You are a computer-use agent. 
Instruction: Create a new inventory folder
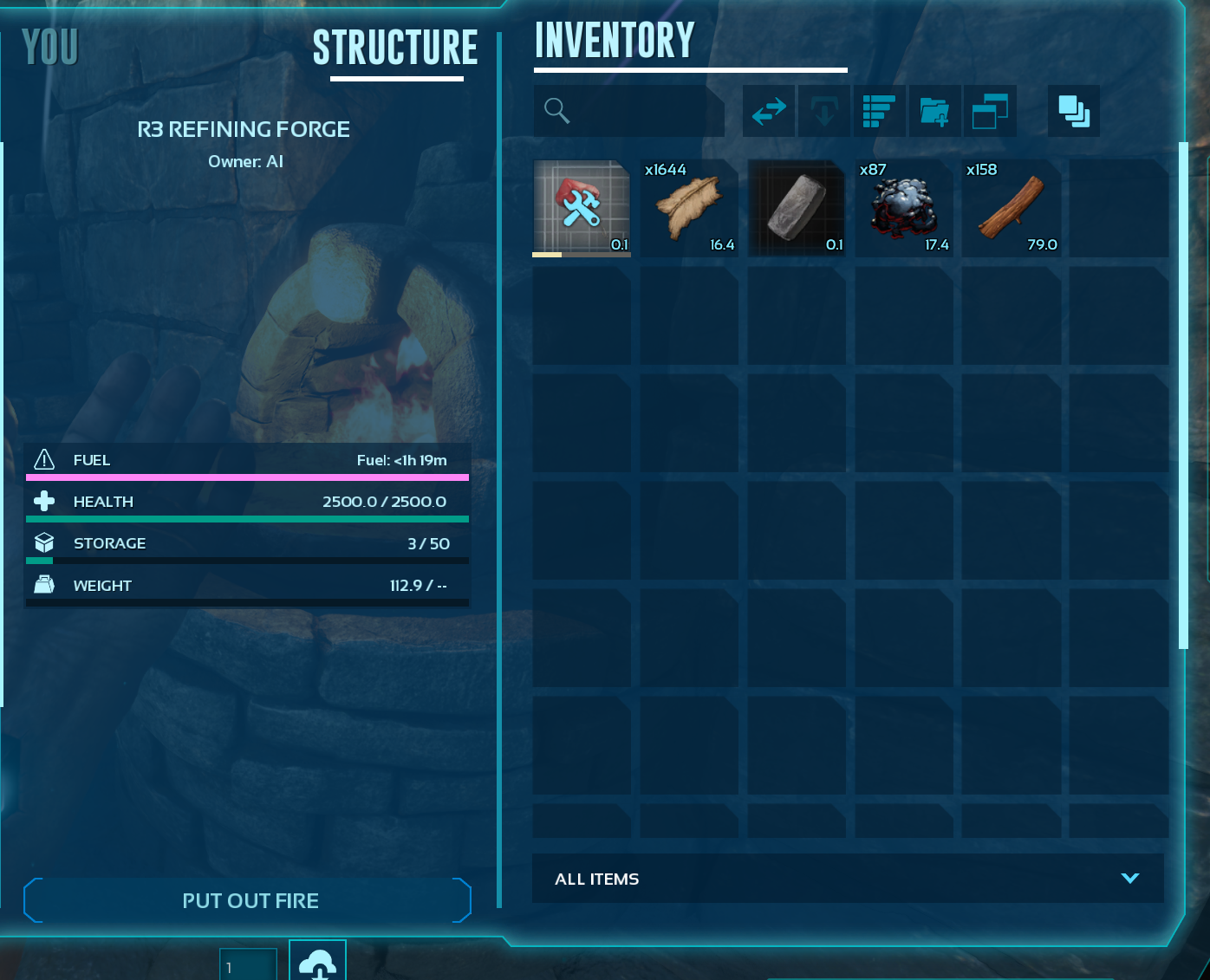[x=934, y=111]
